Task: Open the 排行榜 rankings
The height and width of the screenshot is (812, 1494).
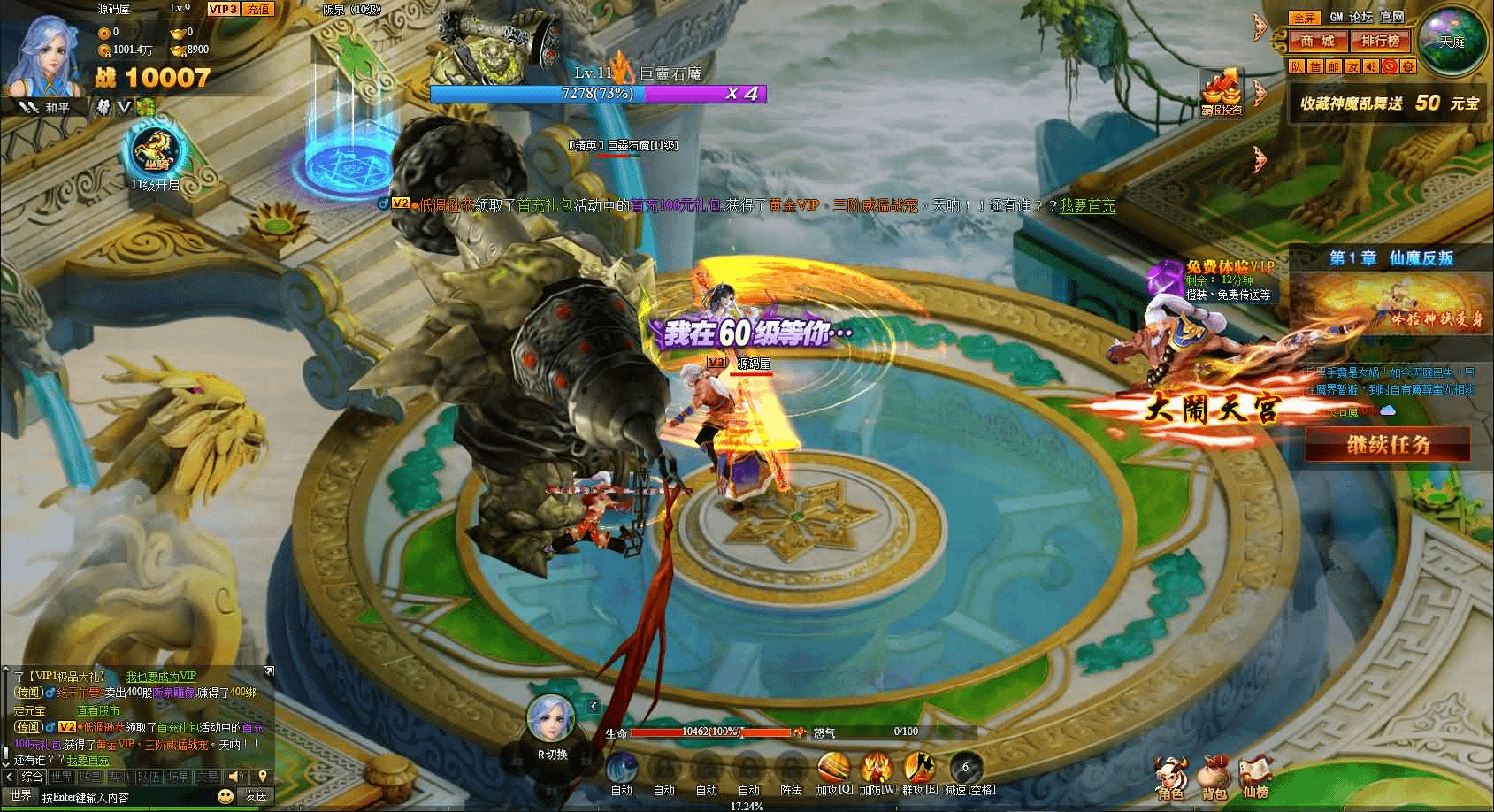Action: 1380,41
